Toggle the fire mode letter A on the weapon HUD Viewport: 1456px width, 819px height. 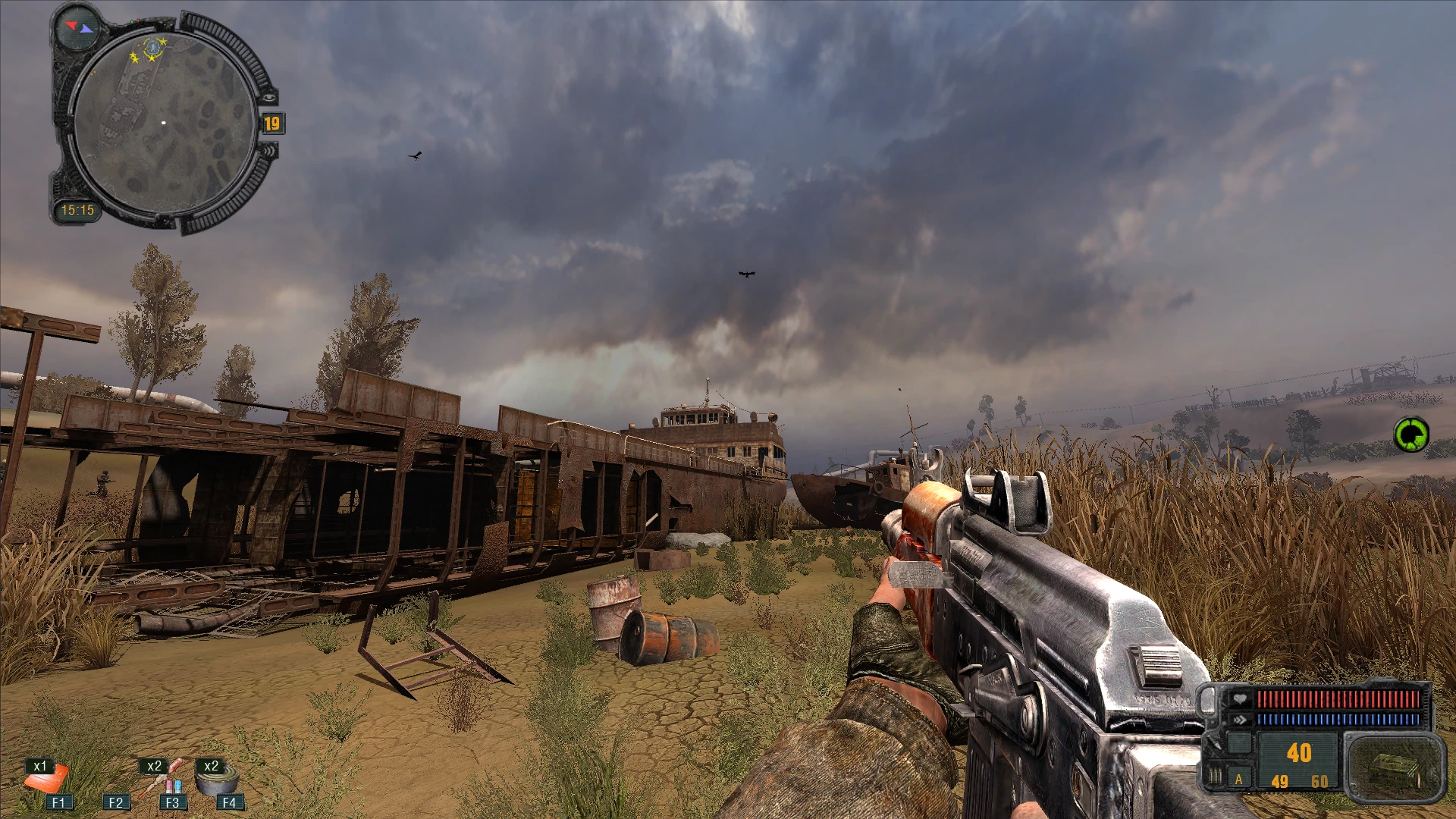tap(1238, 780)
